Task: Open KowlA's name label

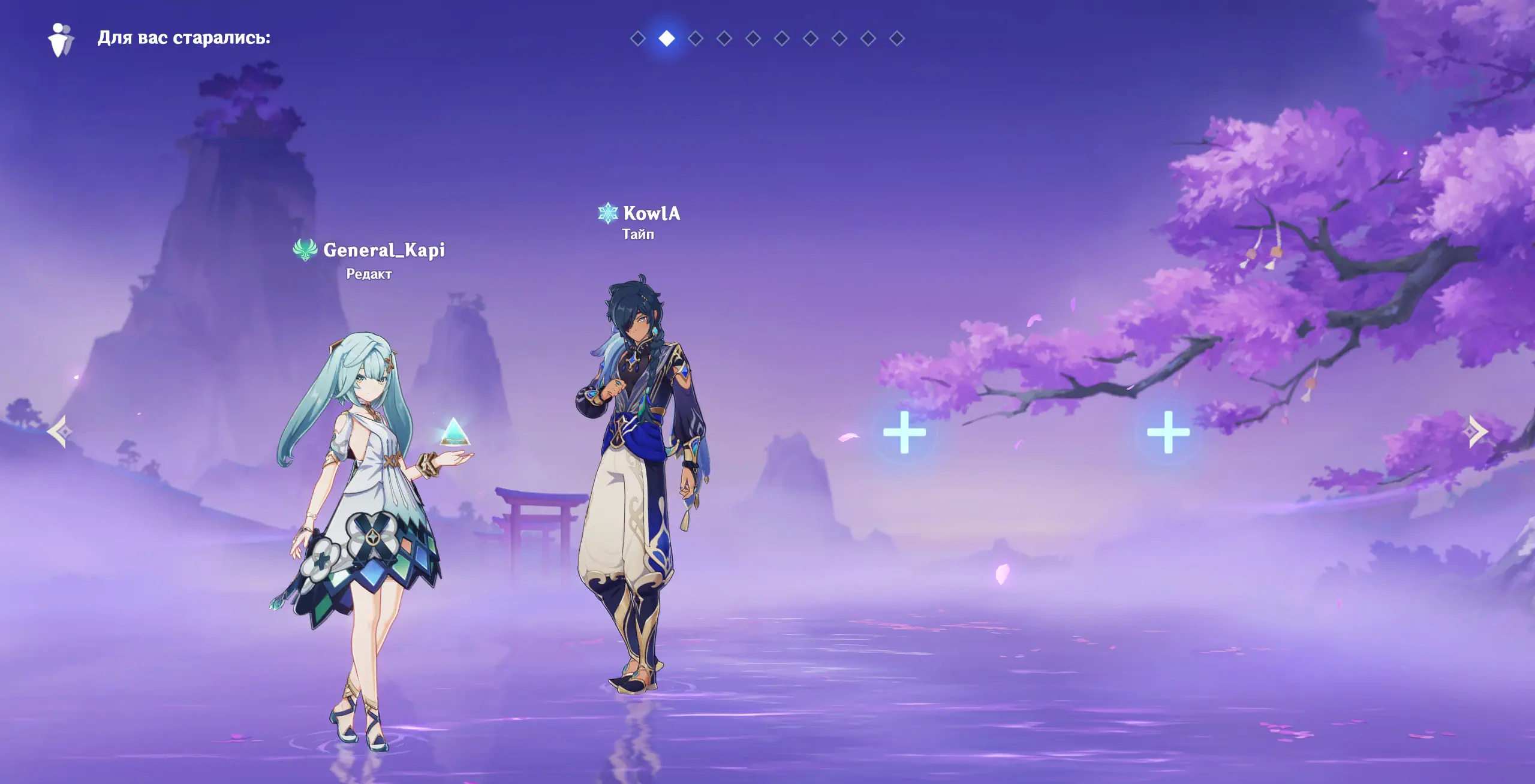Action: click(x=651, y=213)
